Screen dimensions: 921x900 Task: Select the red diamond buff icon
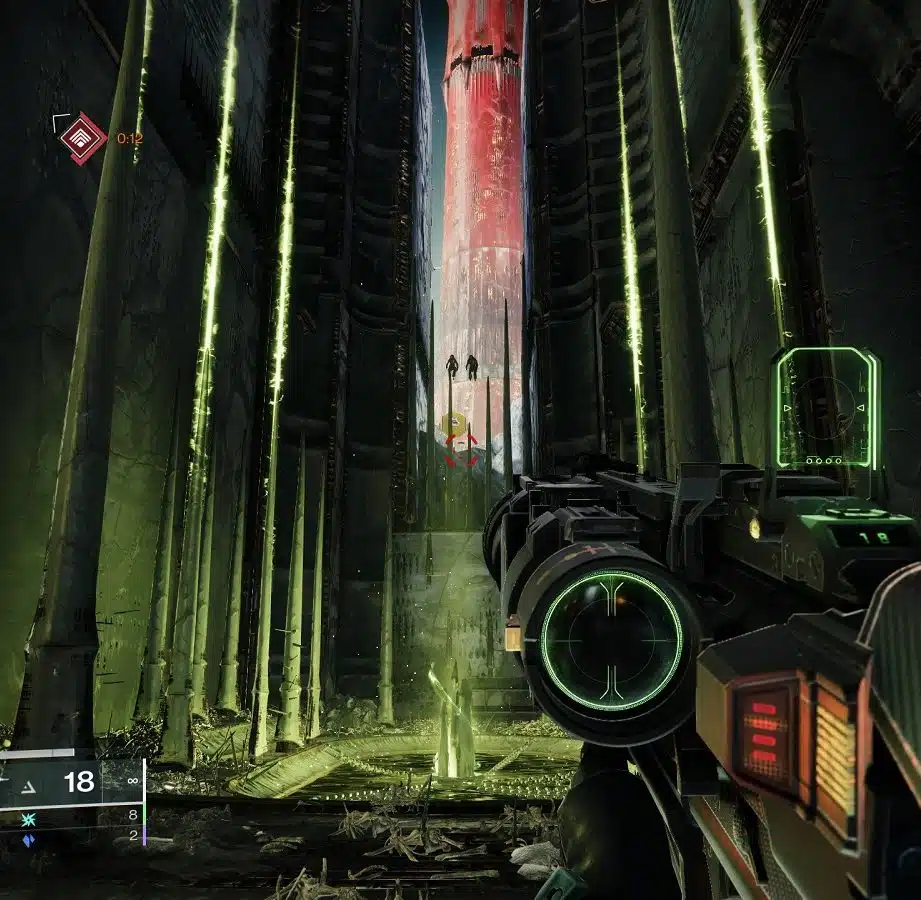(82, 138)
